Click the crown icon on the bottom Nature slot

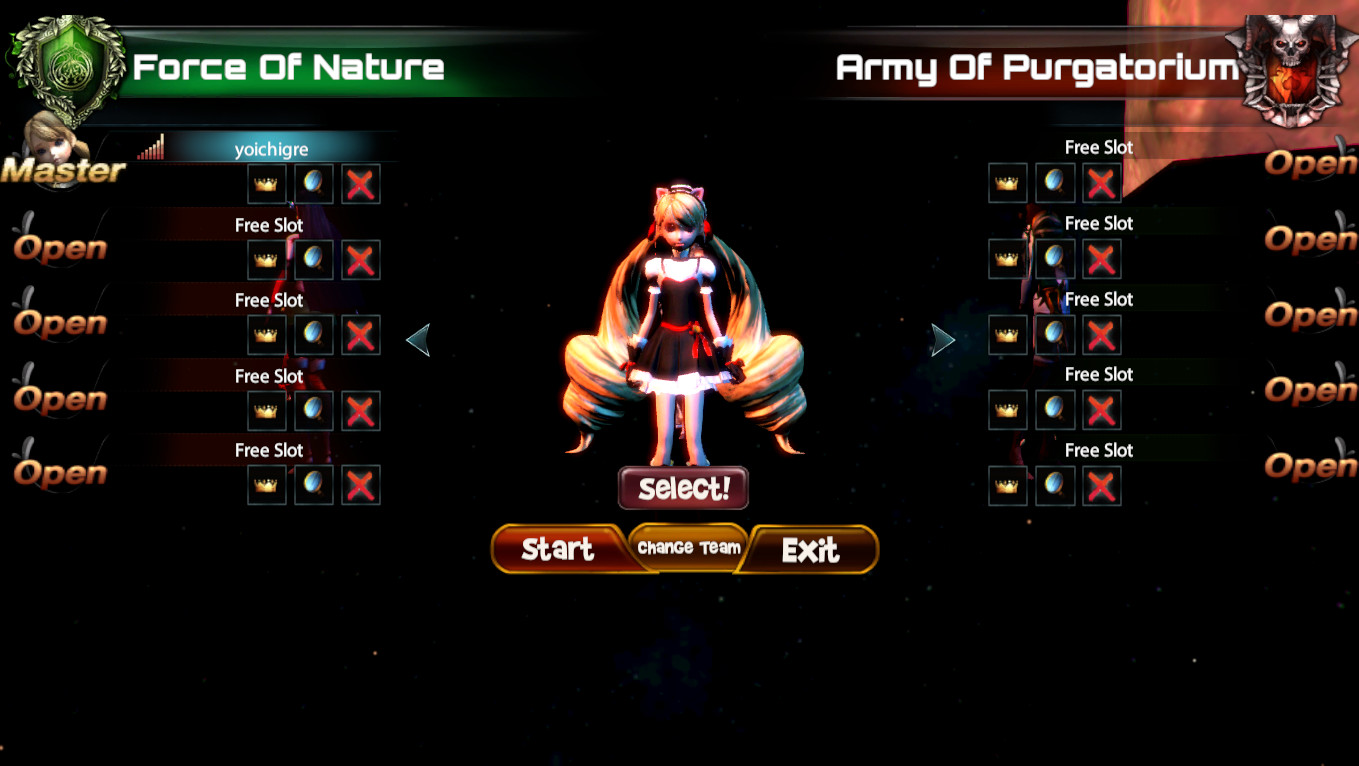pyautogui.click(x=266, y=485)
